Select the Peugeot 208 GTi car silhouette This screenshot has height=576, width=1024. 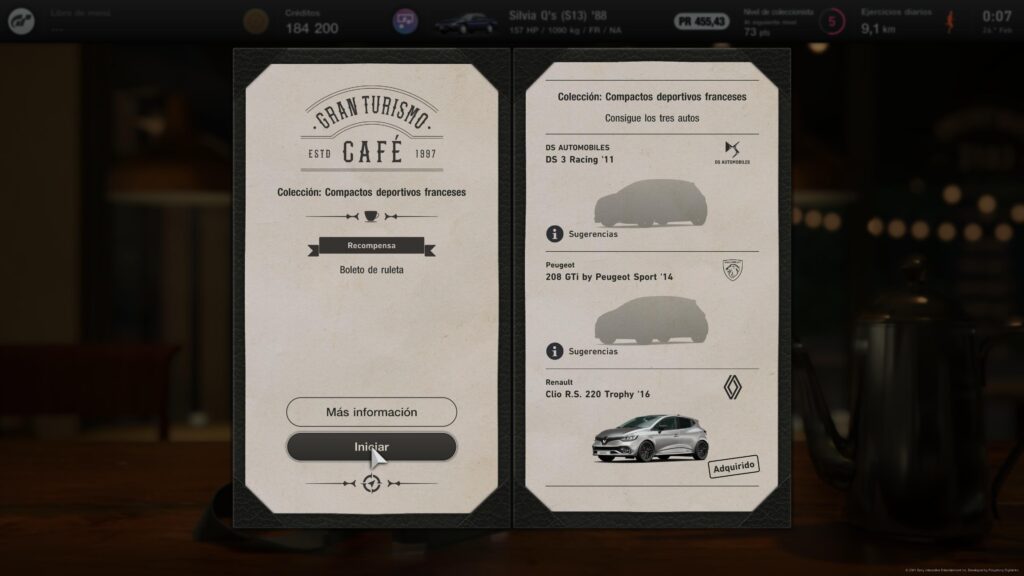(x=650, y=321)
